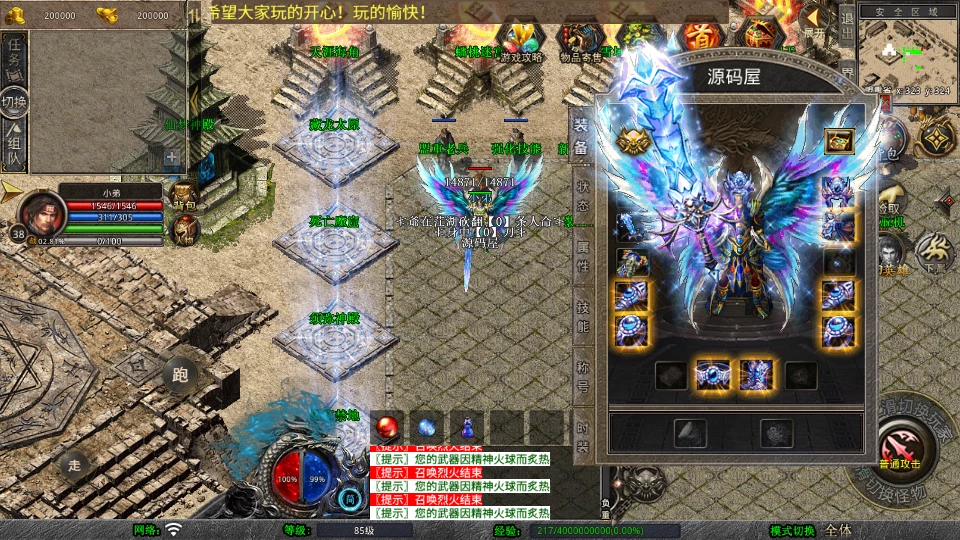Screen dimensions: 960x540
Task: Select the red orb hotbar item
Action: click(386, 425)
